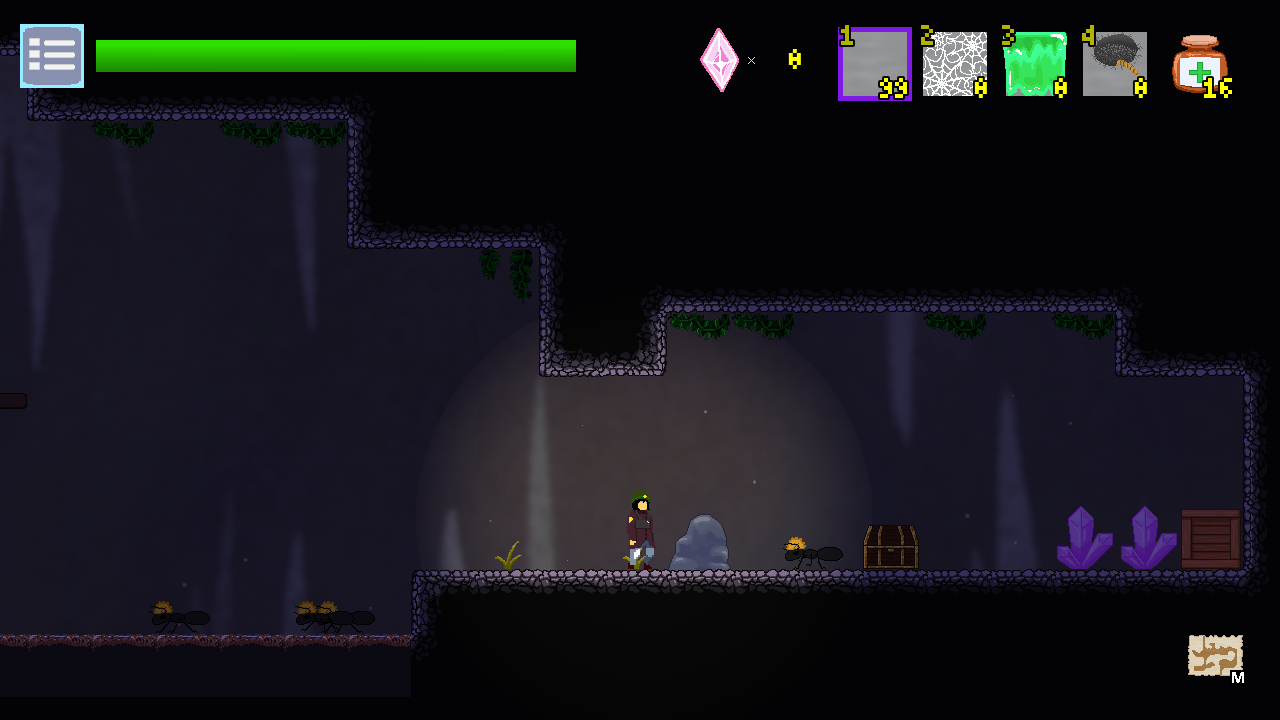Viewport: 1280px width, 720px height.
Task: Click the wooden crate on the right ledge
Action: 1211,538
